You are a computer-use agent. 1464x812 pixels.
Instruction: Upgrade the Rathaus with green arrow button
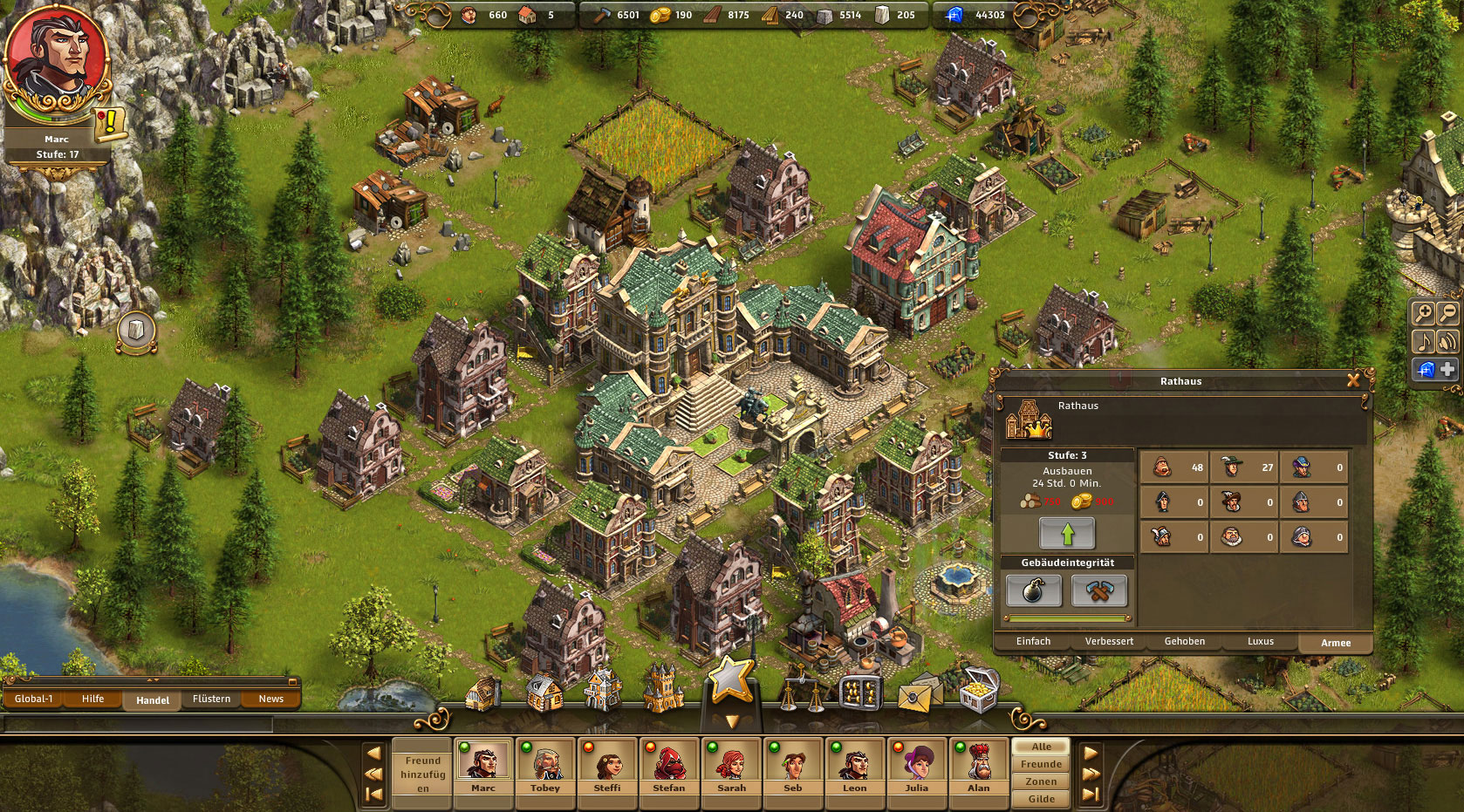[x=1067, y=533]
